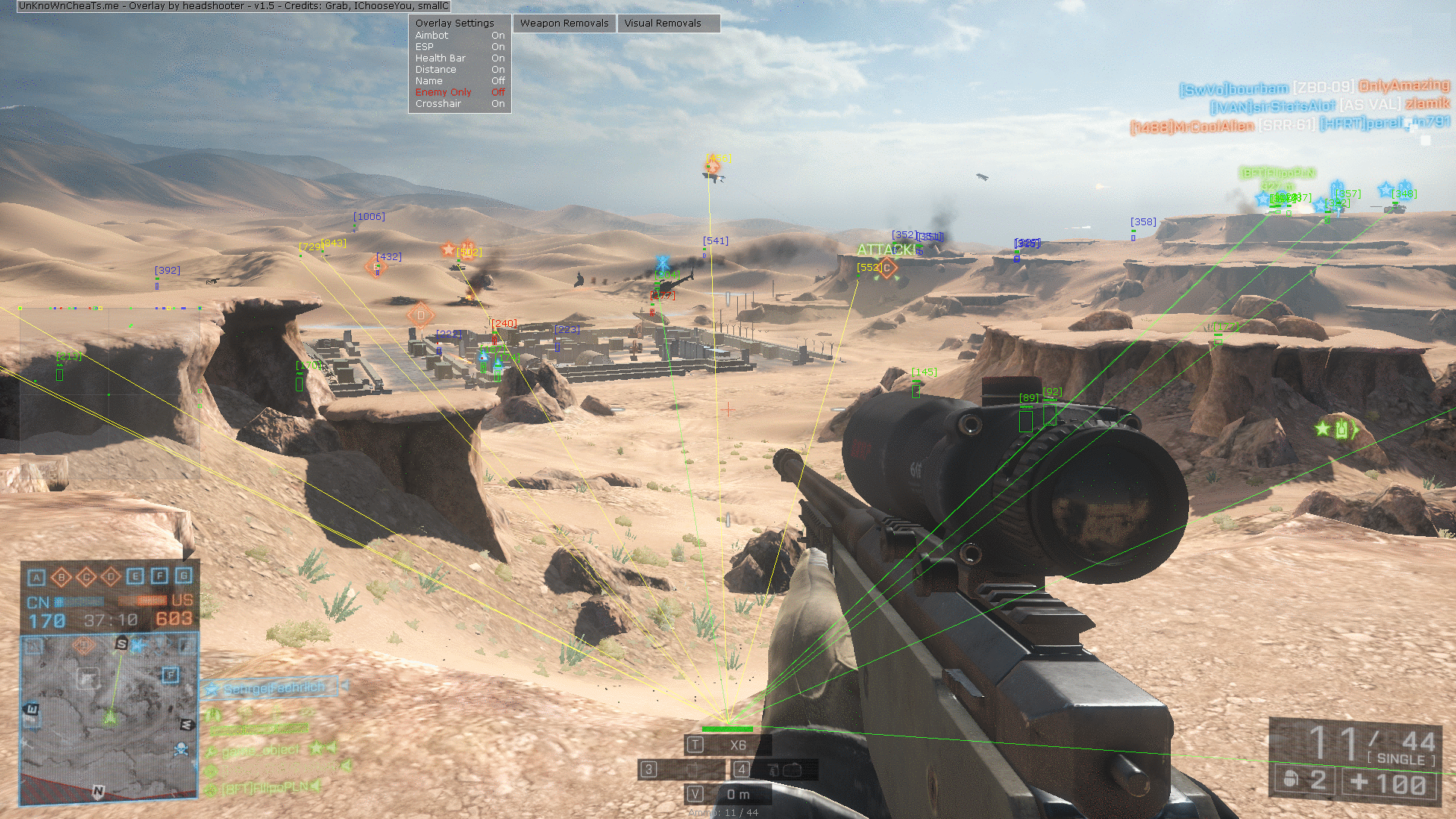Image resolution: width=1456 pixels, height=819 pixels.
Task: Select flag A in the objective bar
Action: (x=36, y=578)
